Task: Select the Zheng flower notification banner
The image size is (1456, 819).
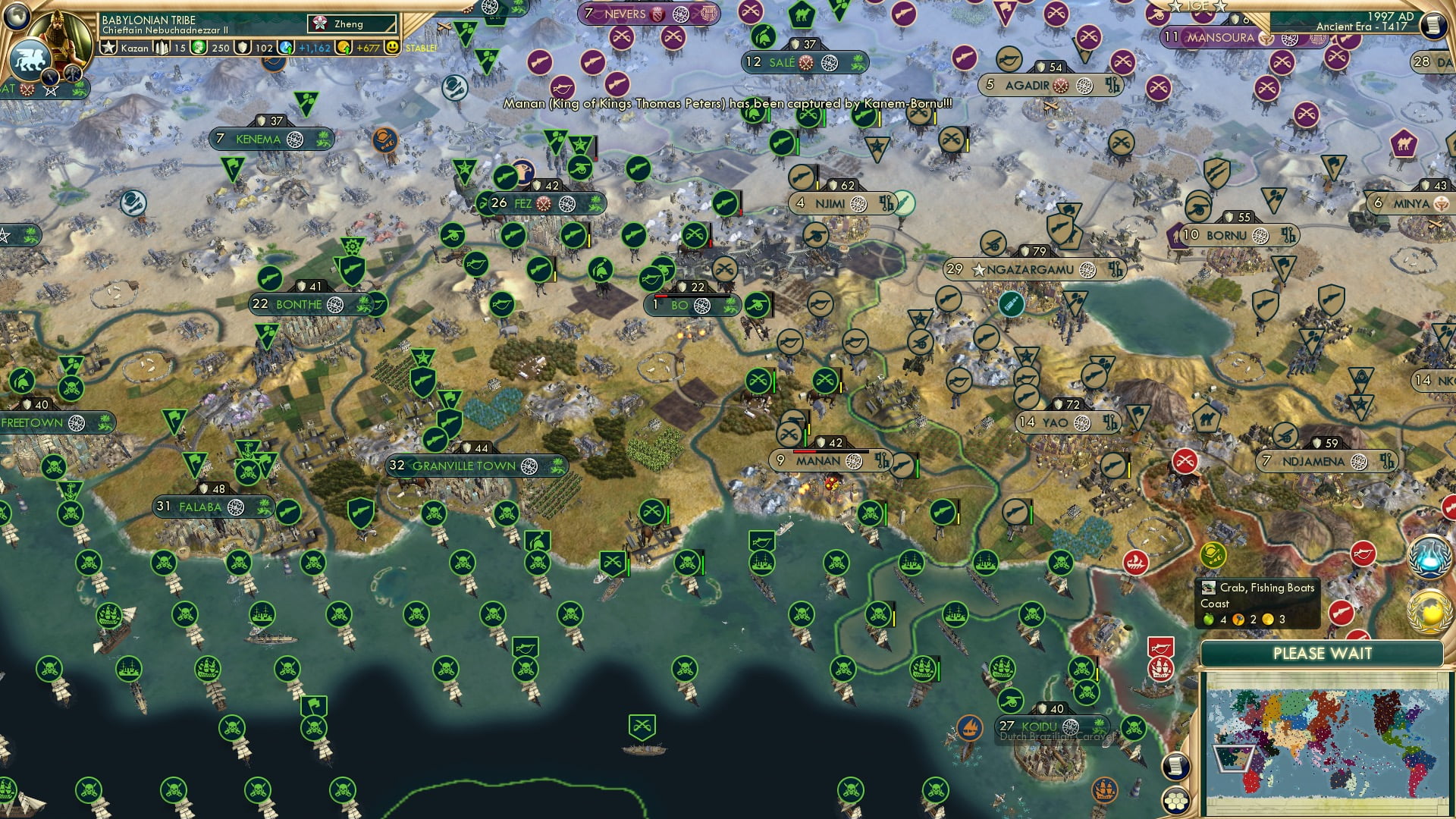Action: tap(351, 24)
